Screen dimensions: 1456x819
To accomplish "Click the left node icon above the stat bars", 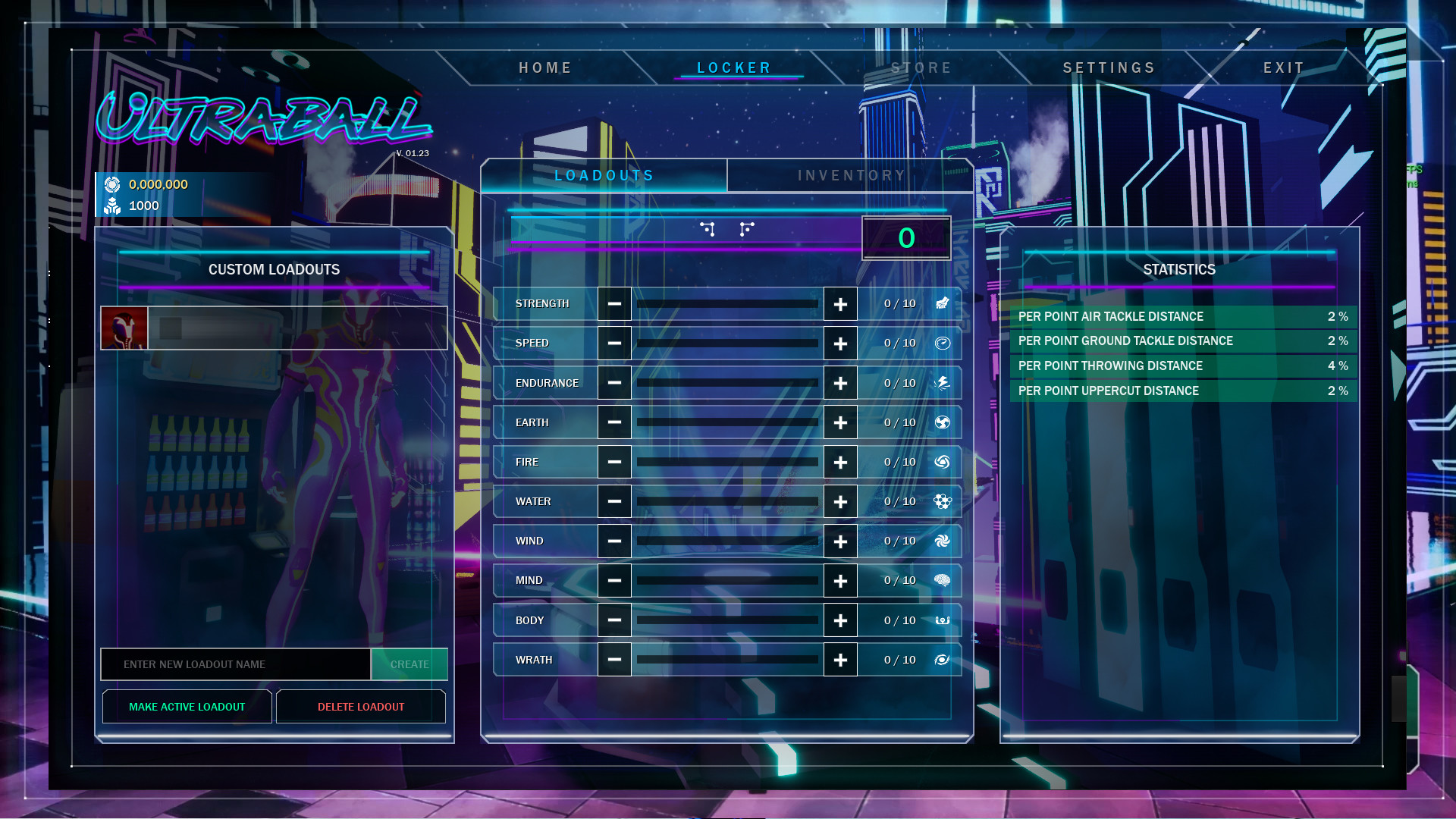I will point(709,228).
